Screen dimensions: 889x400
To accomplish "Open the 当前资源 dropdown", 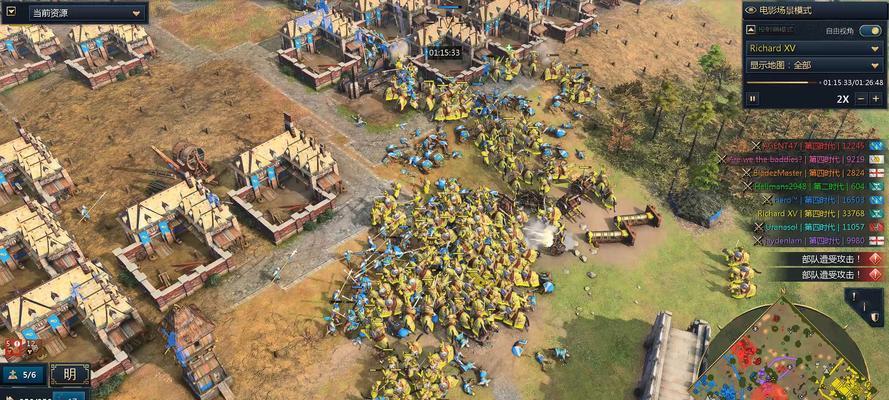I will tap(86, 13).
